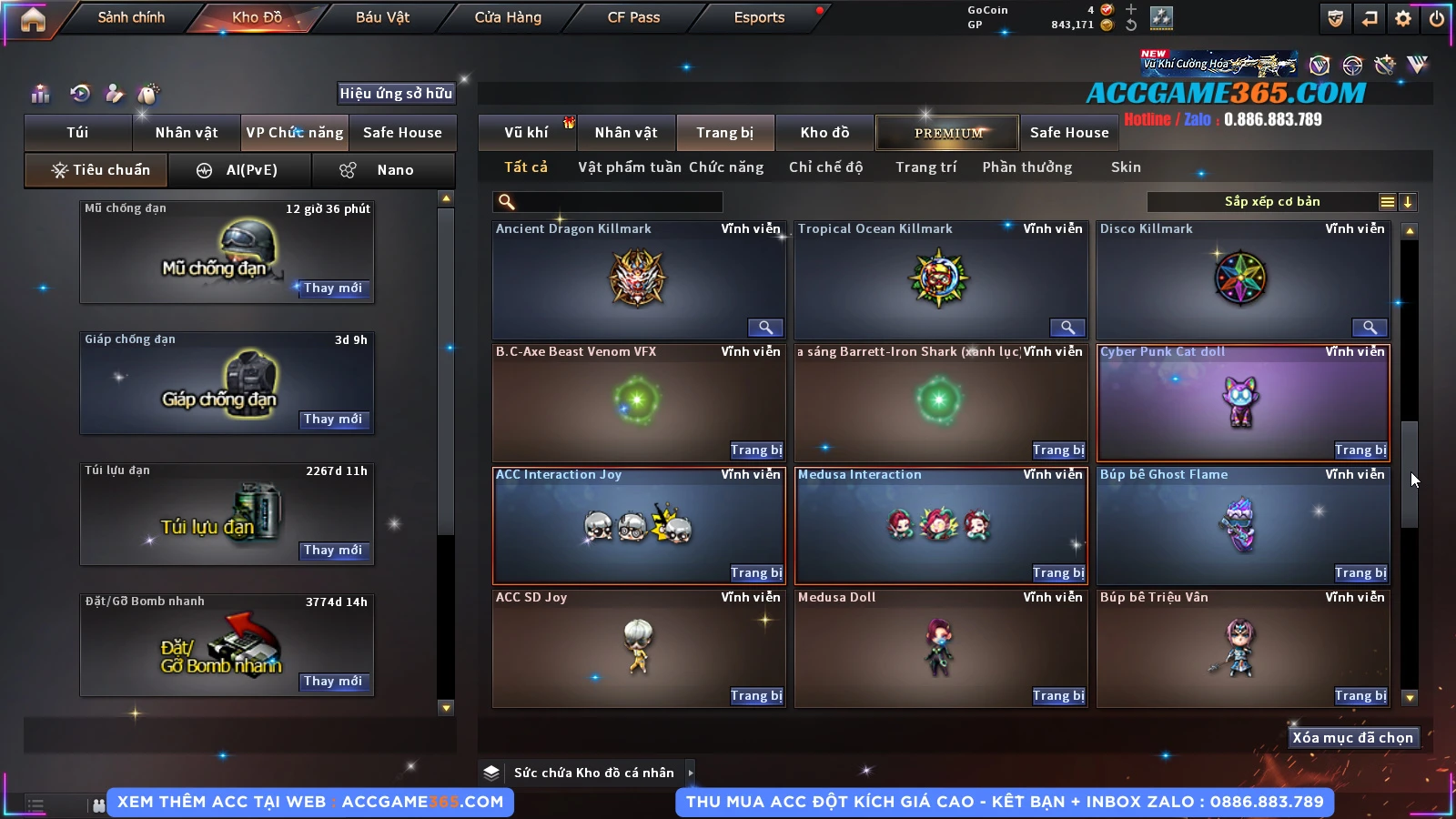The width and height of the screenshot is (1456, 819).
Task: Open the Sắp xếp cơ bản sort dropdown
Action: click(x=1271, y=202)
